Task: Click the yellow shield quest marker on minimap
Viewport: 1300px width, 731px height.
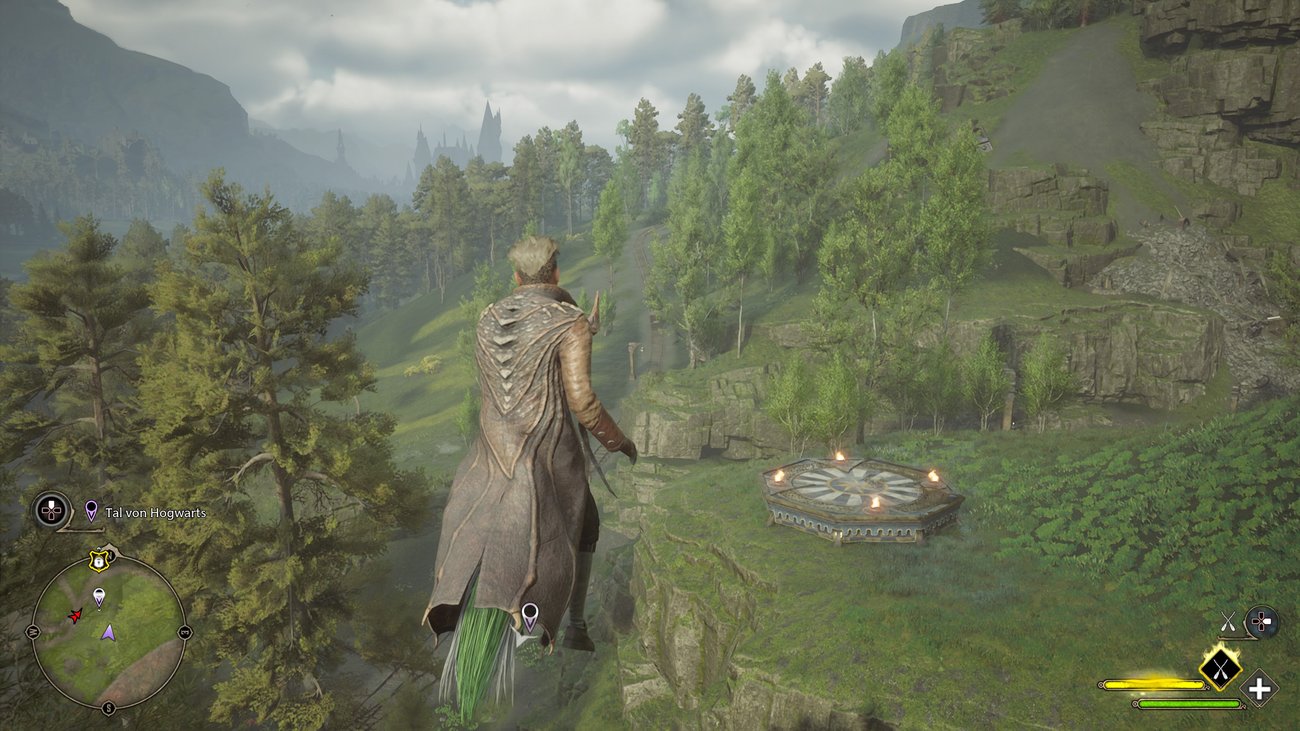Action: click(98, 561)
